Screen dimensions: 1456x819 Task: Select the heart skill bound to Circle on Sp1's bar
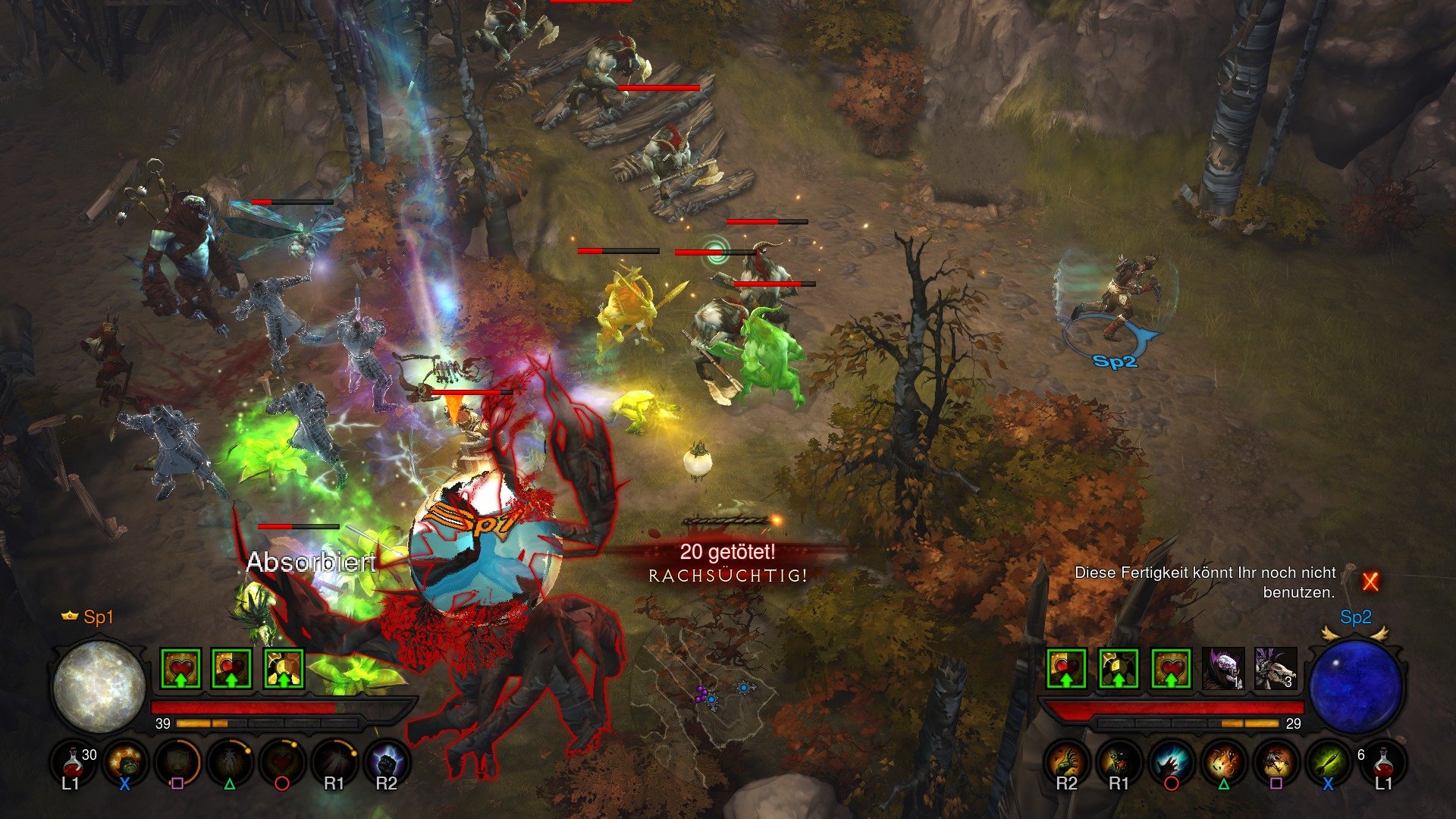pyautogui.click(x=281, y=761)
